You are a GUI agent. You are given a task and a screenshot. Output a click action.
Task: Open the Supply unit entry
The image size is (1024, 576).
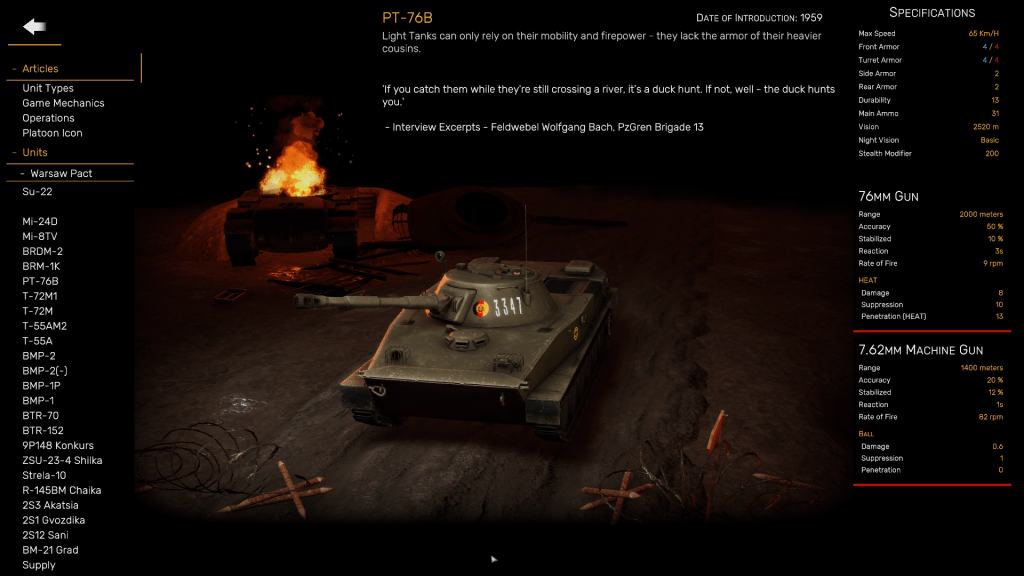39,565
